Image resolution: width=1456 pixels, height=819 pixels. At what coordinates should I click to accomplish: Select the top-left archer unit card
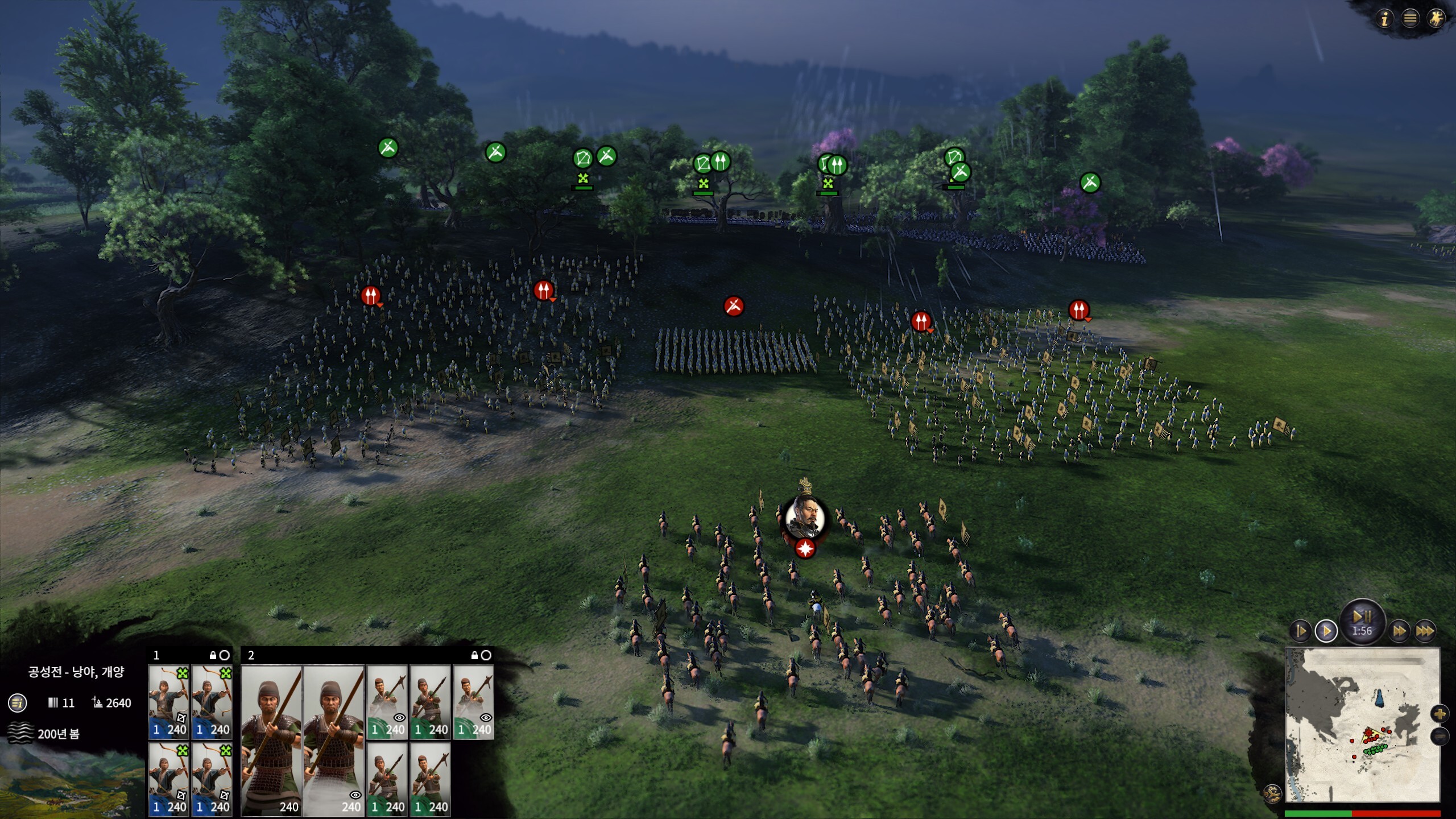pyautogui.click(x=169, y=702)
